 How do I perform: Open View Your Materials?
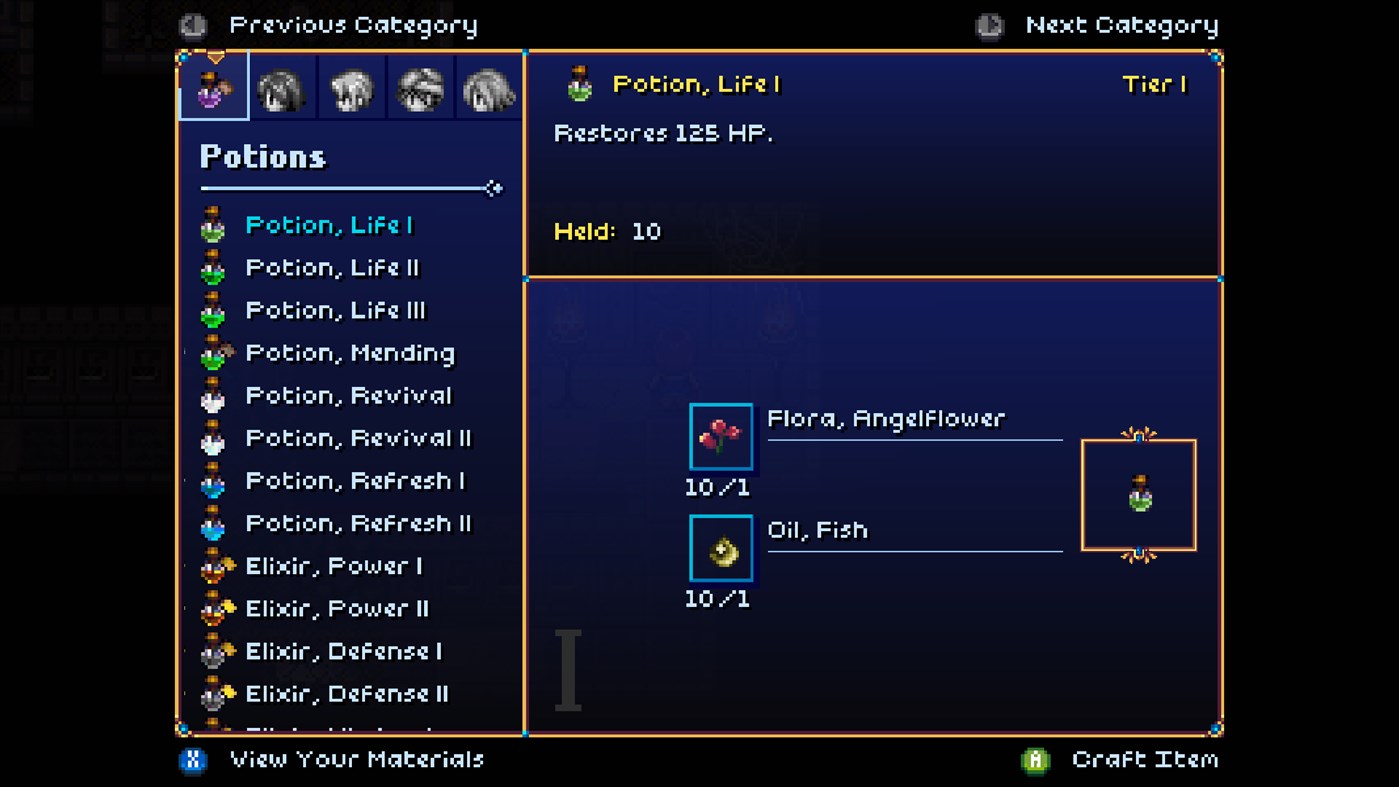(358, 759)
